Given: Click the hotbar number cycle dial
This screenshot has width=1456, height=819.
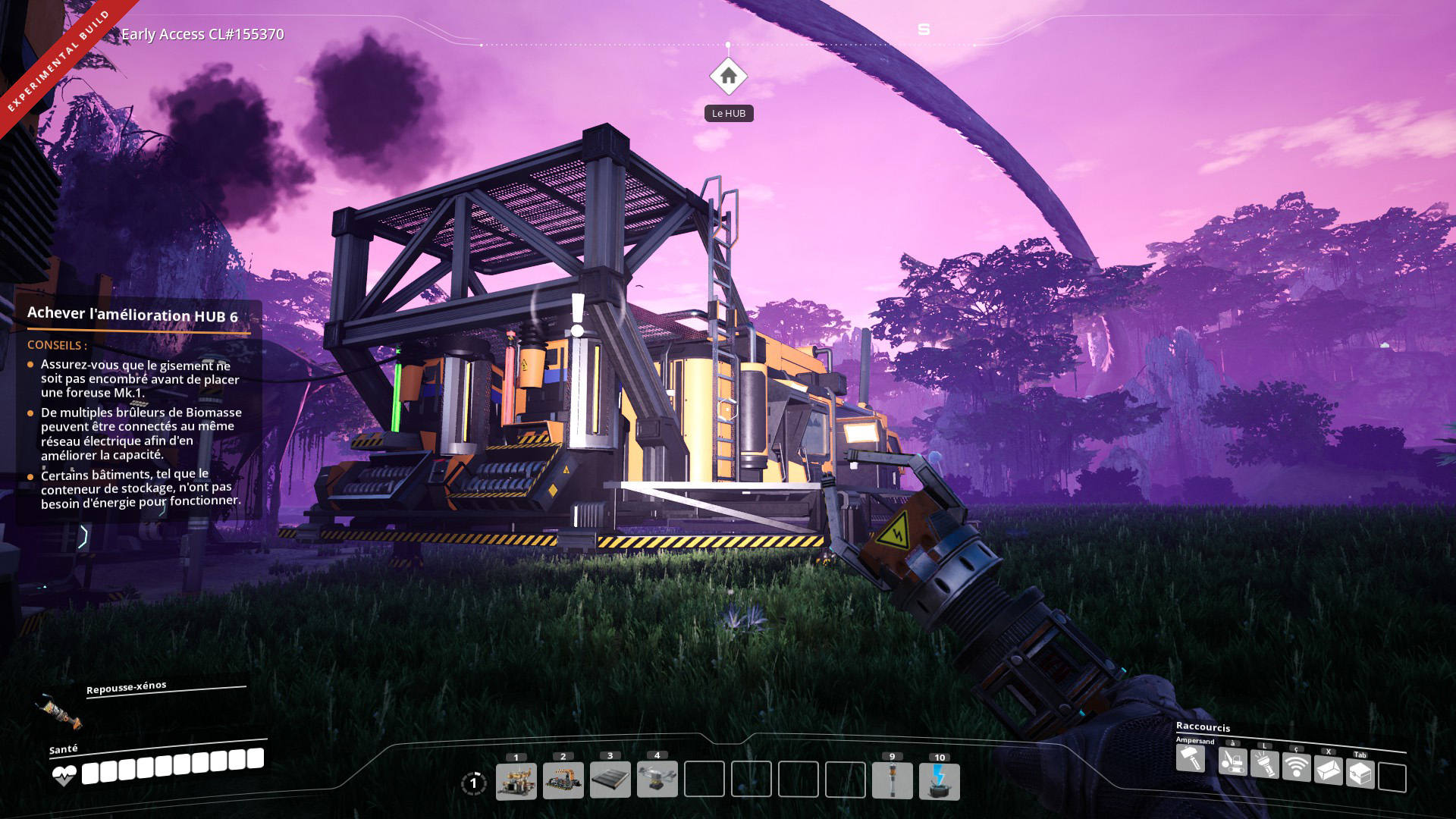Looking at the screenshot, I should click(473, 783).
